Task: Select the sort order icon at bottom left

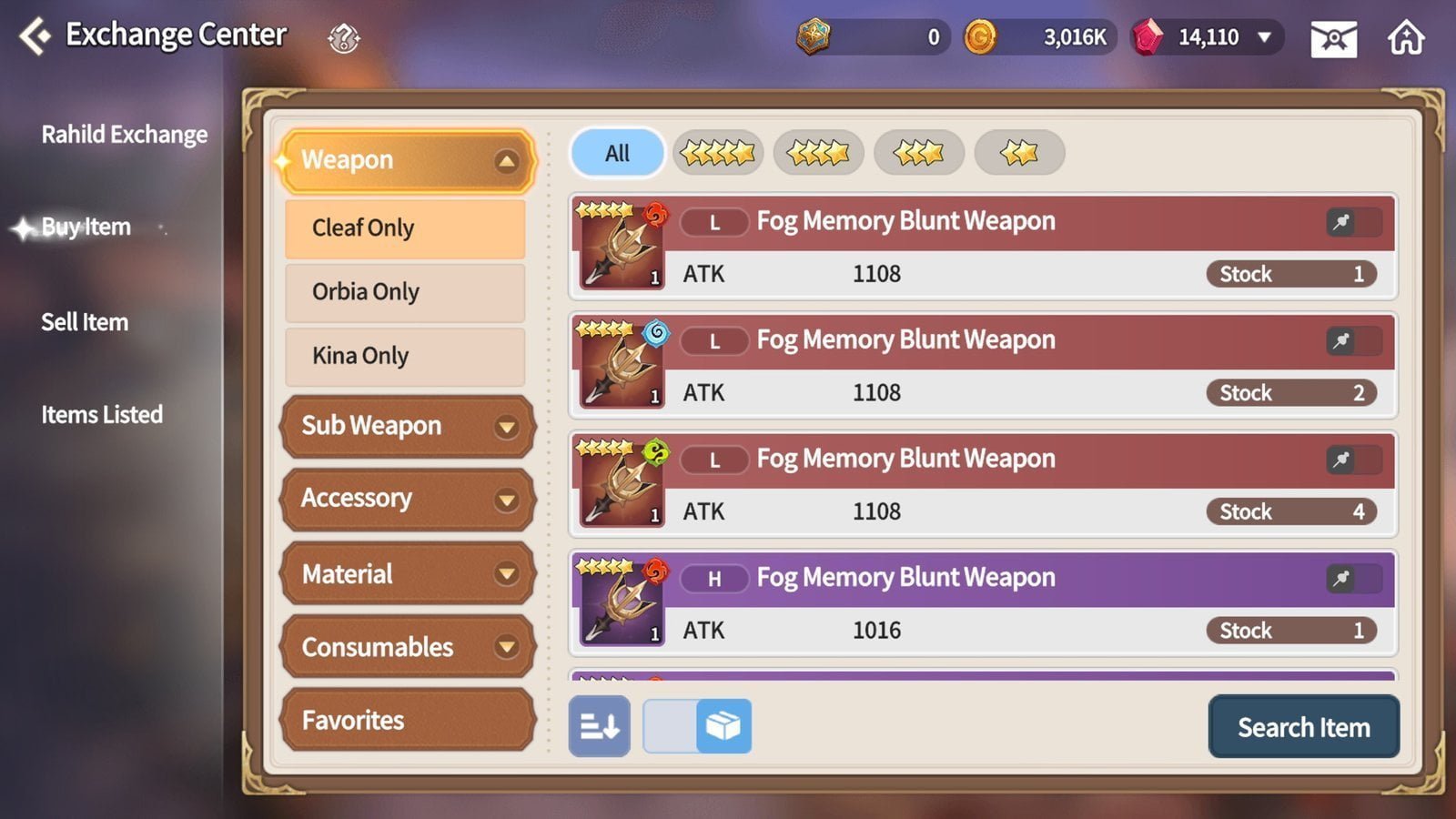Action: pyautogui.click(x=599, y=726)
